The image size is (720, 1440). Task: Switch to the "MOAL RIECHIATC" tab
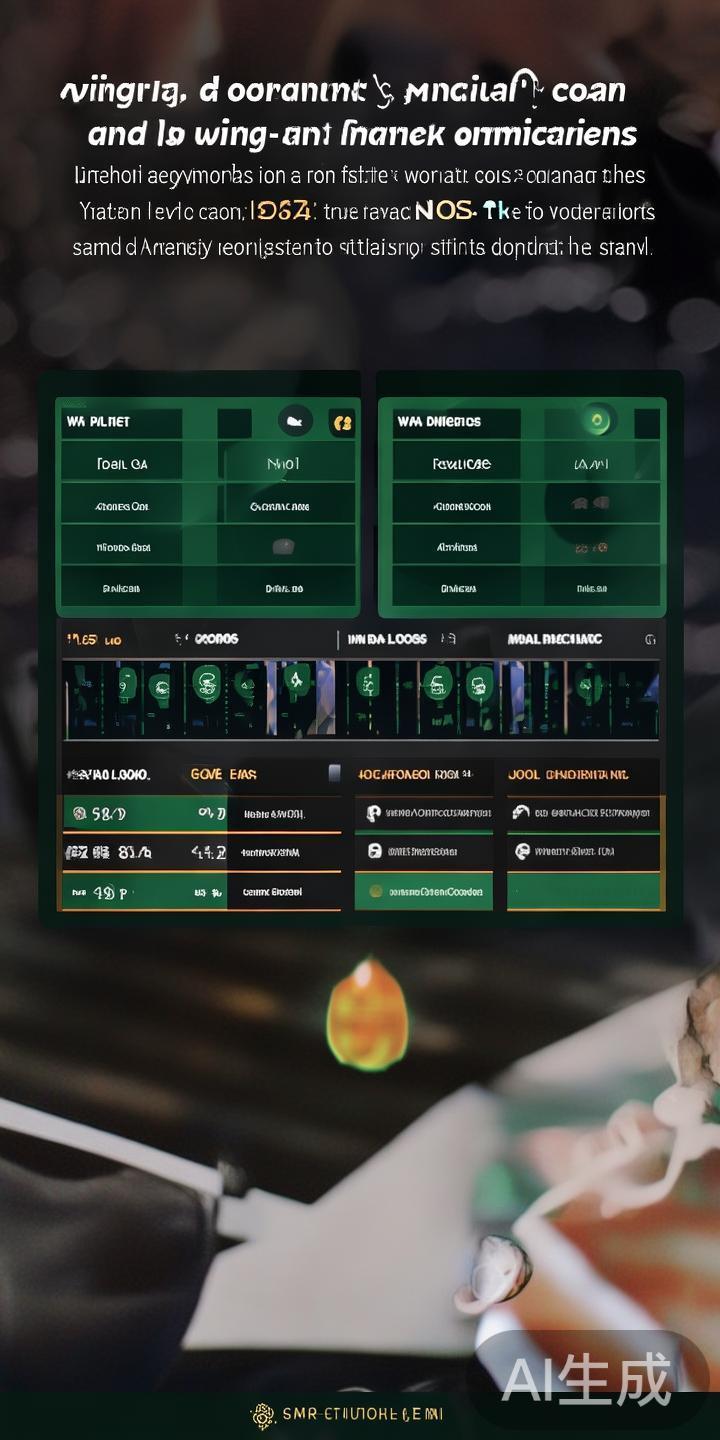[x=555, y=639]
